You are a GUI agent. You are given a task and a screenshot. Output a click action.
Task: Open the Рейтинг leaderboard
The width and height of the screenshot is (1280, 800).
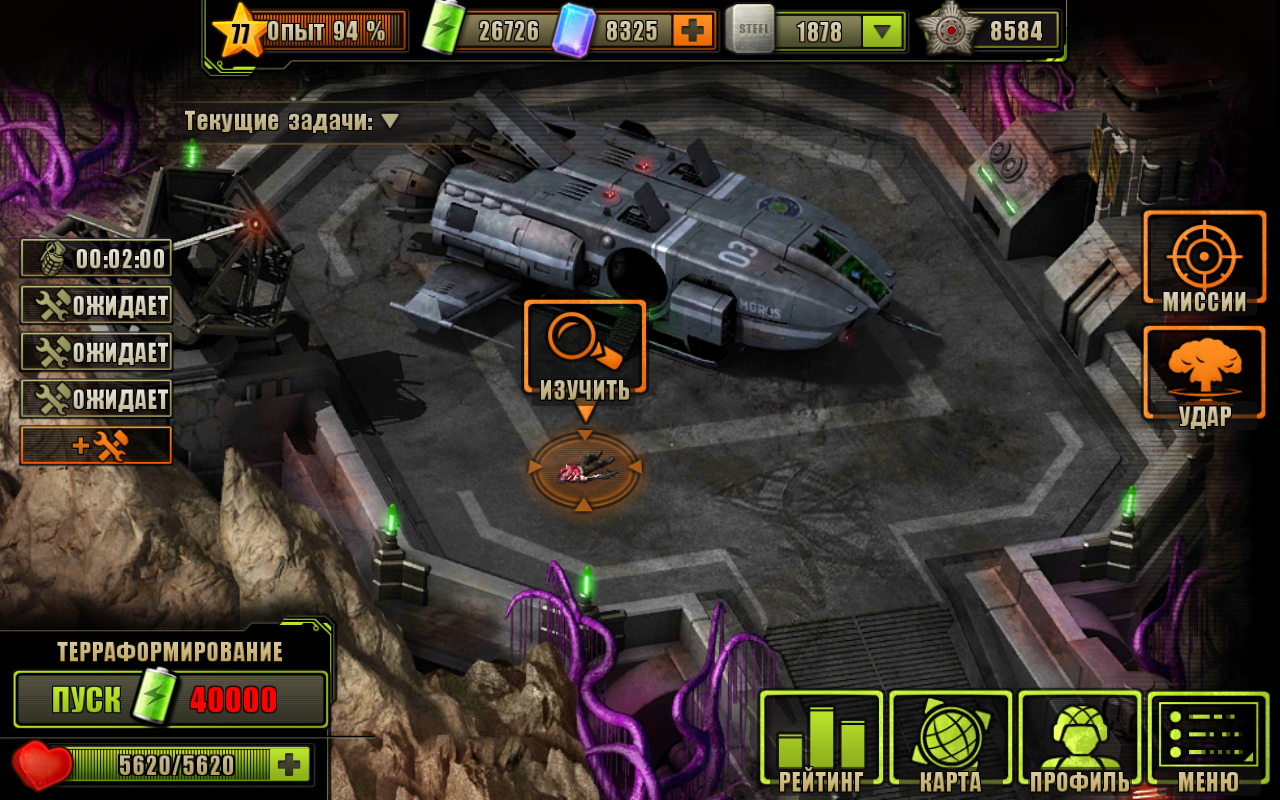pyautogui.click(x=821, y=739)
